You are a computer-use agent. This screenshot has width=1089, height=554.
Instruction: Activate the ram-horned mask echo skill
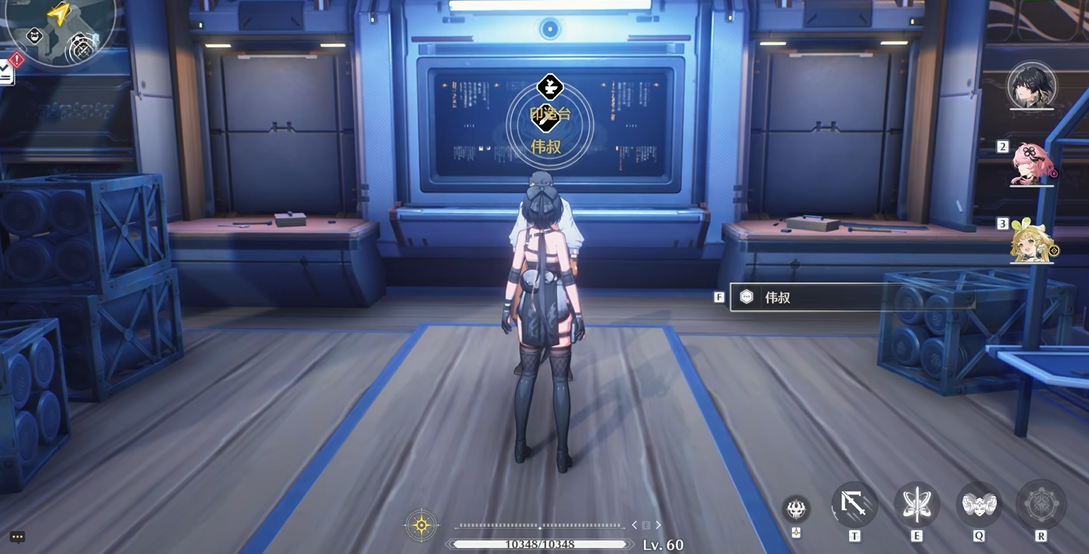click(978, 504)
